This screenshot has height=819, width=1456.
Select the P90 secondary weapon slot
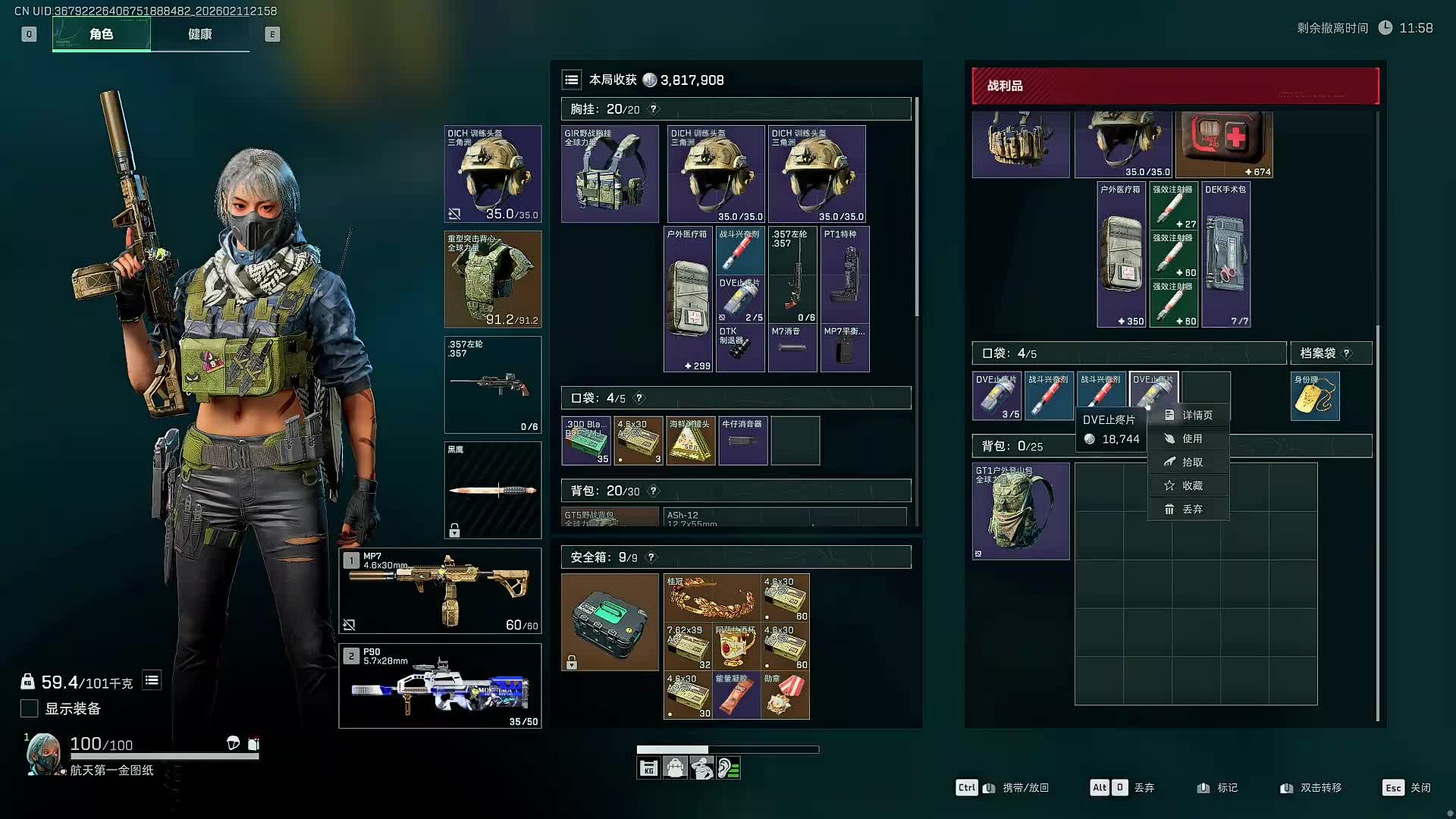(x=440, y=686)
